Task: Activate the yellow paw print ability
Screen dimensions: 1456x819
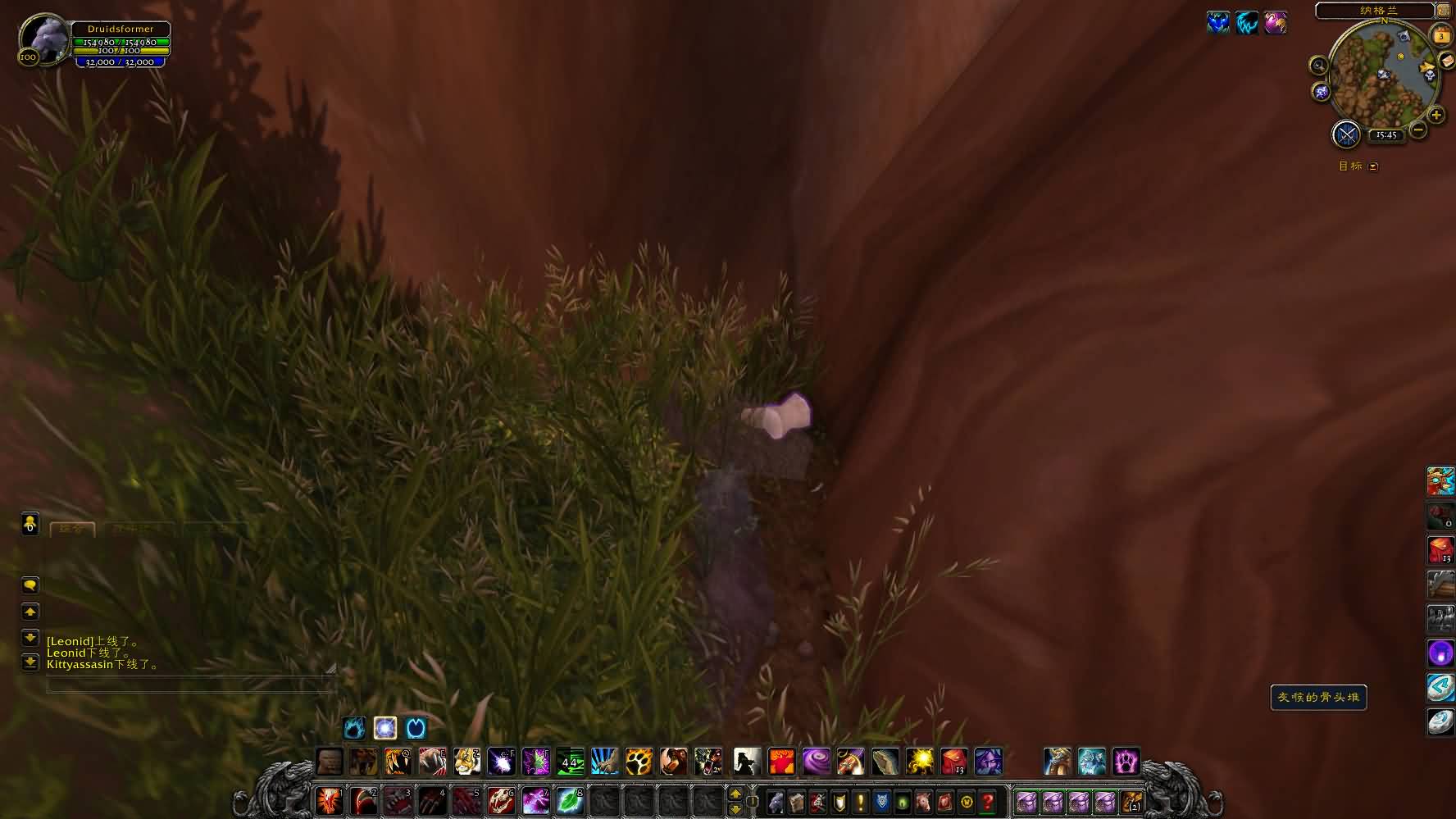Action: tap(639, 762)
